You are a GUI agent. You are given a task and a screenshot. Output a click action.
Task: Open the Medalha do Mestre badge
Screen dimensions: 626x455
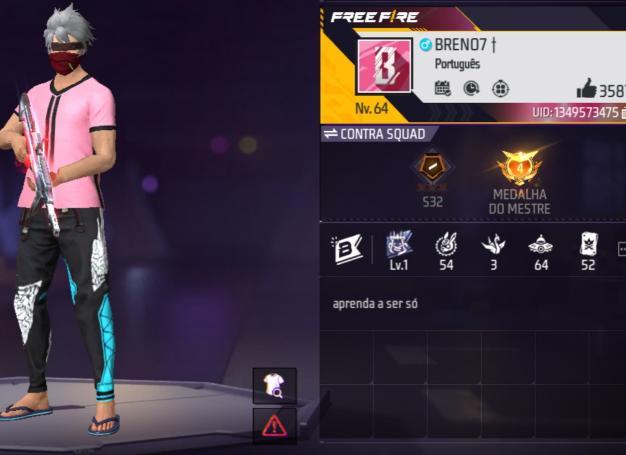point(519,170)
